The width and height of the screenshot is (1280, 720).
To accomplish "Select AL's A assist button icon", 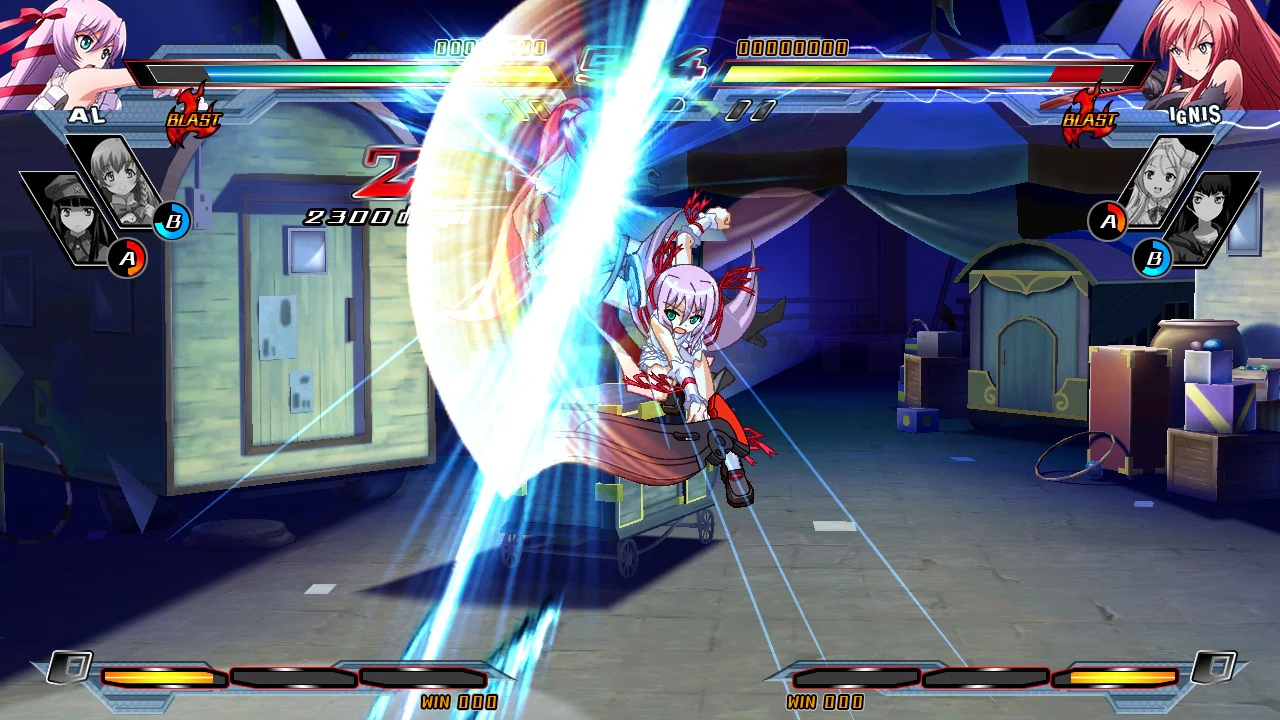I will [130, 258].
